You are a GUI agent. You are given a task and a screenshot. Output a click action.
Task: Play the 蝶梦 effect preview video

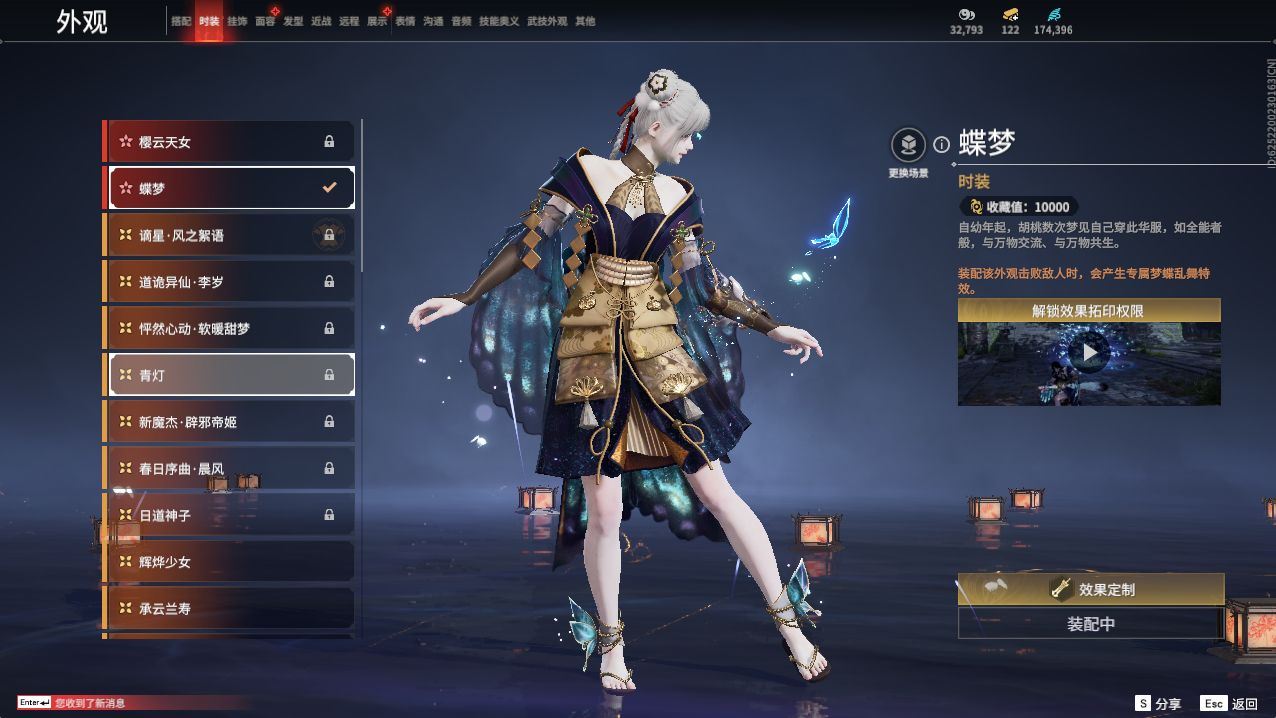pyautogui.click(x=1089, y=352)
